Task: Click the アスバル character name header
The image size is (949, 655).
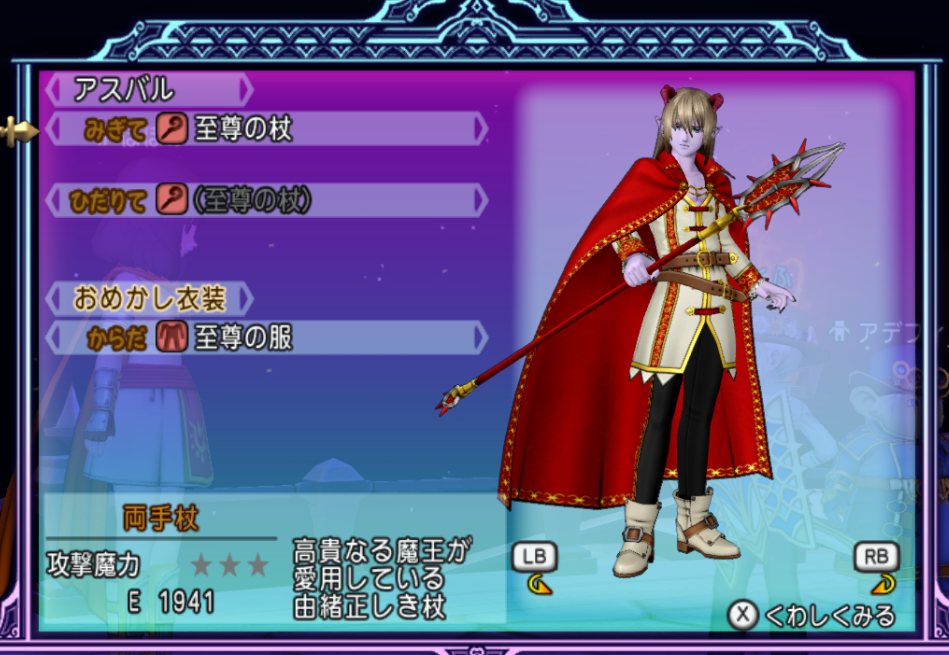Action: coord(148,90)
